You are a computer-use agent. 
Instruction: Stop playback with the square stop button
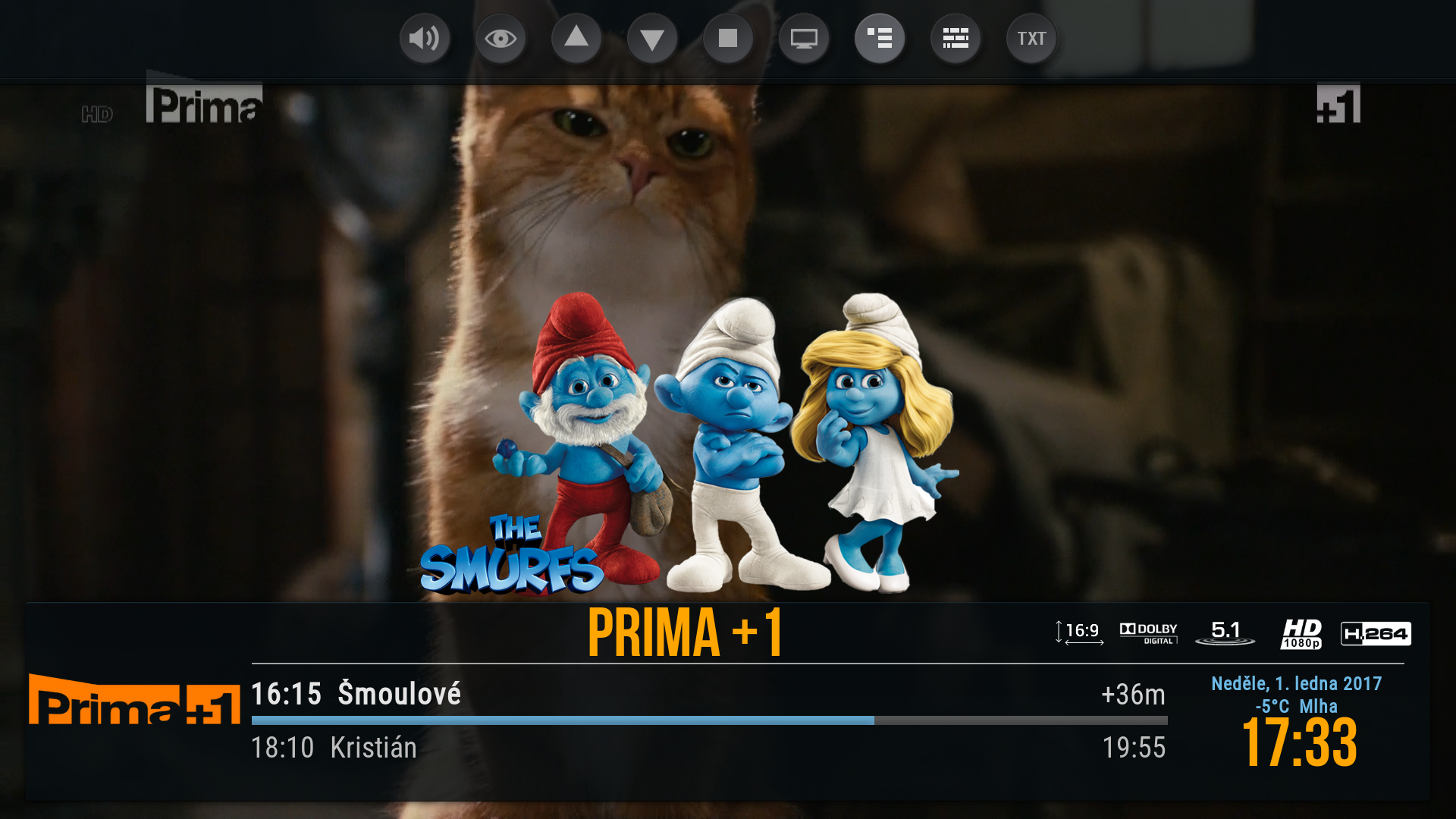(x=728, y=38)
